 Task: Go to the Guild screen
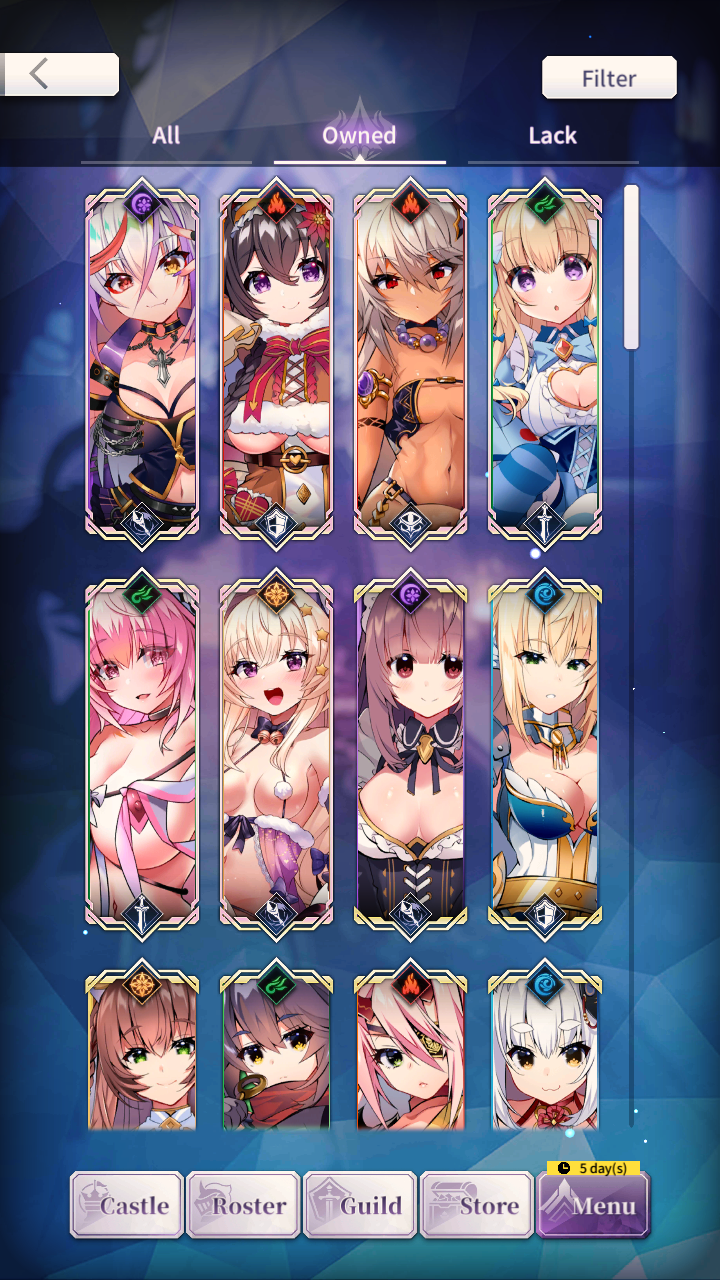(x=360, y=1205)
